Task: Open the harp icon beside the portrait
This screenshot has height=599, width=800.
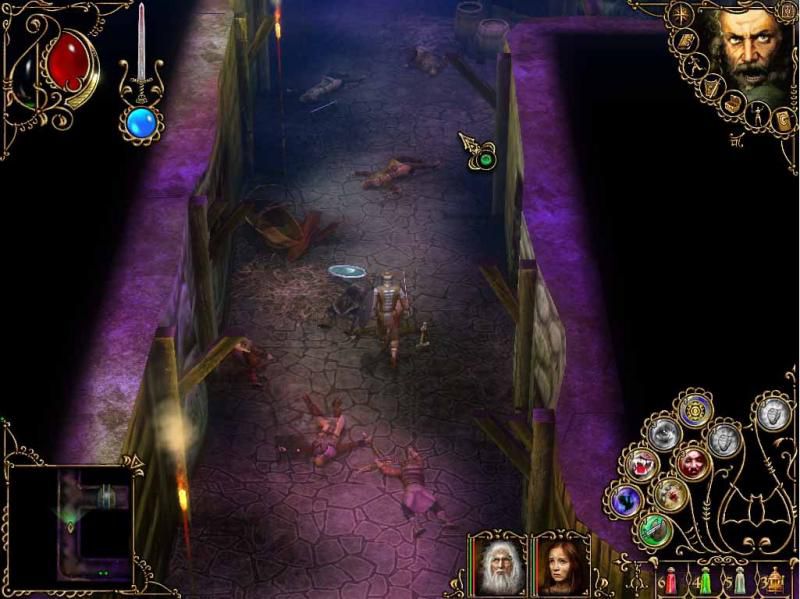Action: click(712, 88)
